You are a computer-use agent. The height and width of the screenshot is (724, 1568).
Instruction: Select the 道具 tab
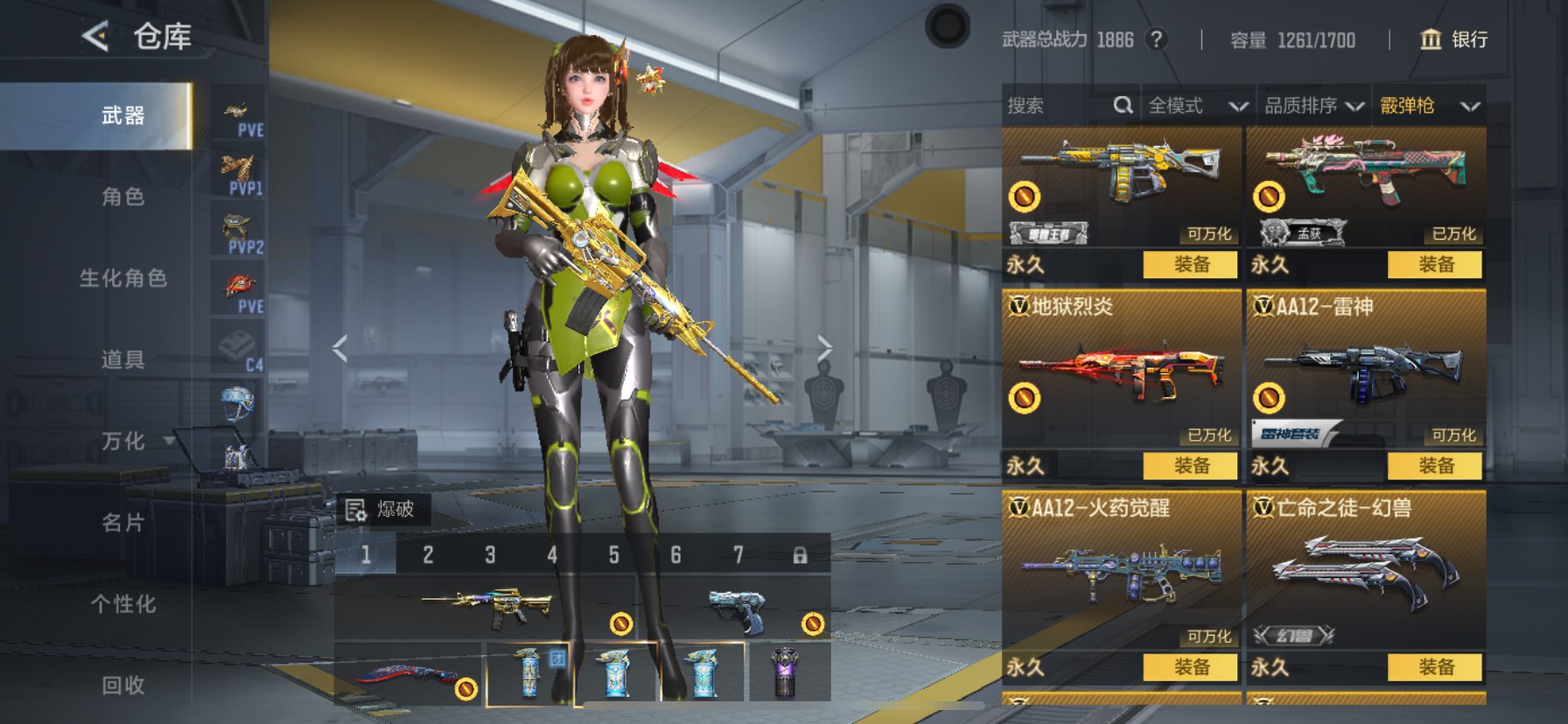[122, 359]
